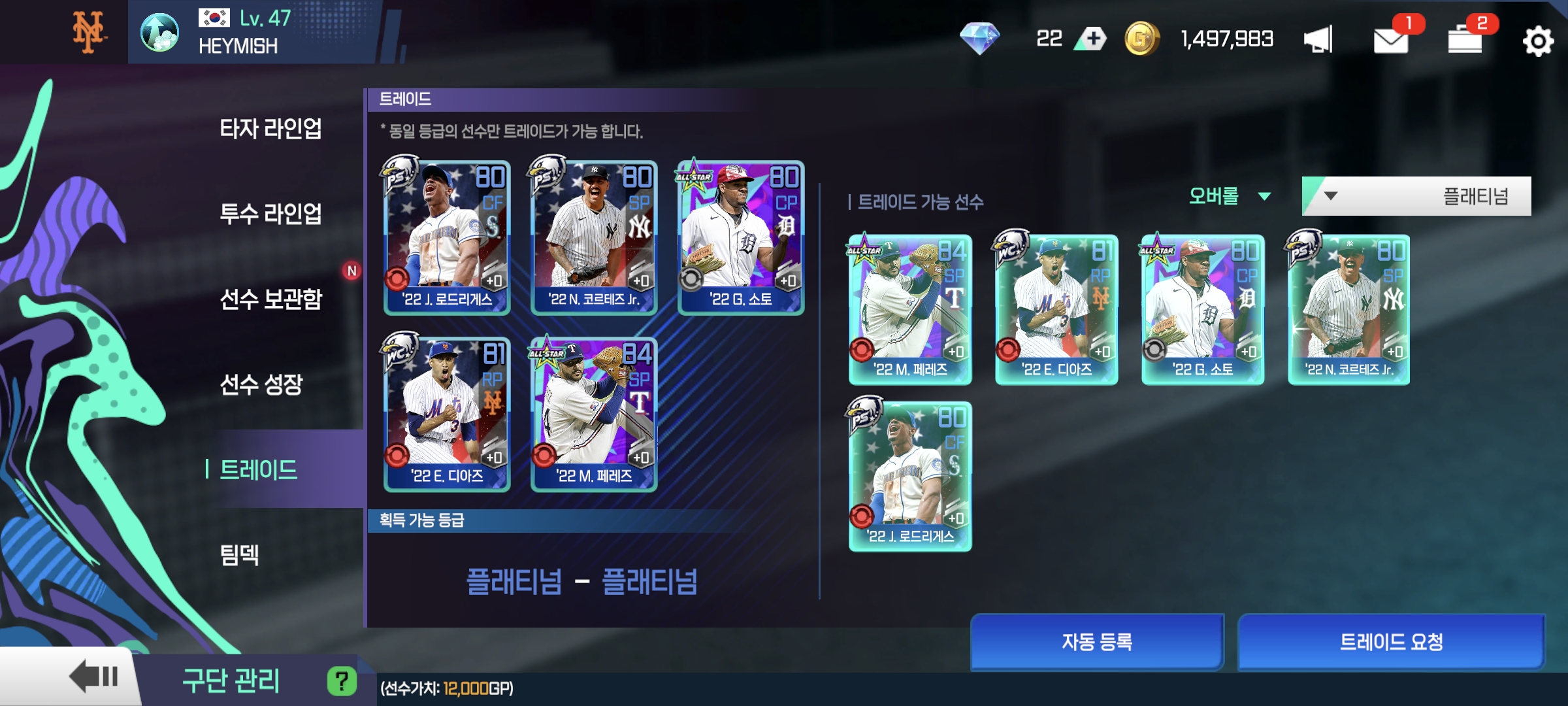Image resolution: width=1568 pixels, height=706 pixels.
Task: Open the megaphone announcements
Action: pos(1318,41)
